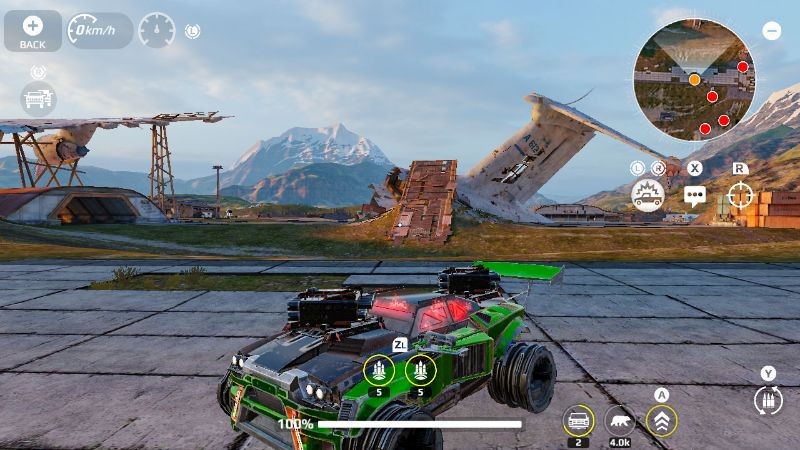Select the bear icon showing 4.0k
Image resolution: width=800 pixels, height=450 pixels.
pyautogui.click(x=619, y=421)
